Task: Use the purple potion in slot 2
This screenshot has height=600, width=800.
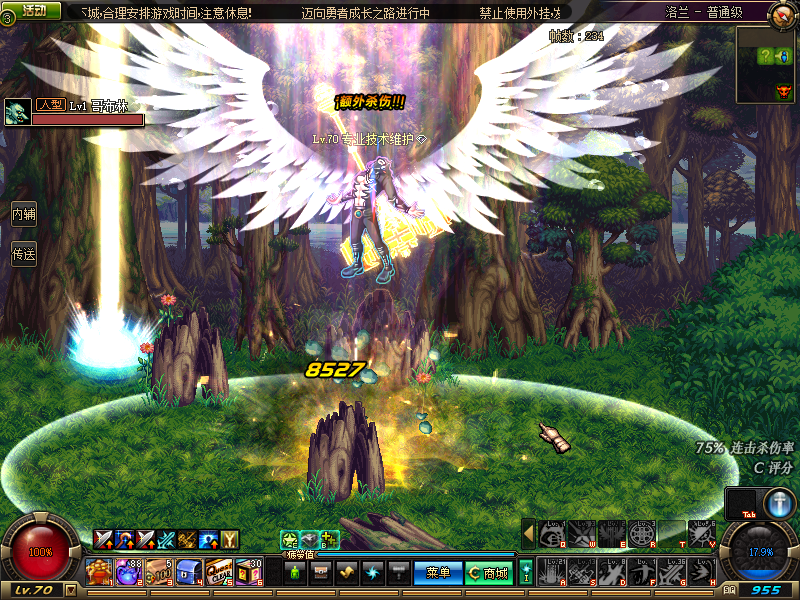Action: (x=128, y=572)
